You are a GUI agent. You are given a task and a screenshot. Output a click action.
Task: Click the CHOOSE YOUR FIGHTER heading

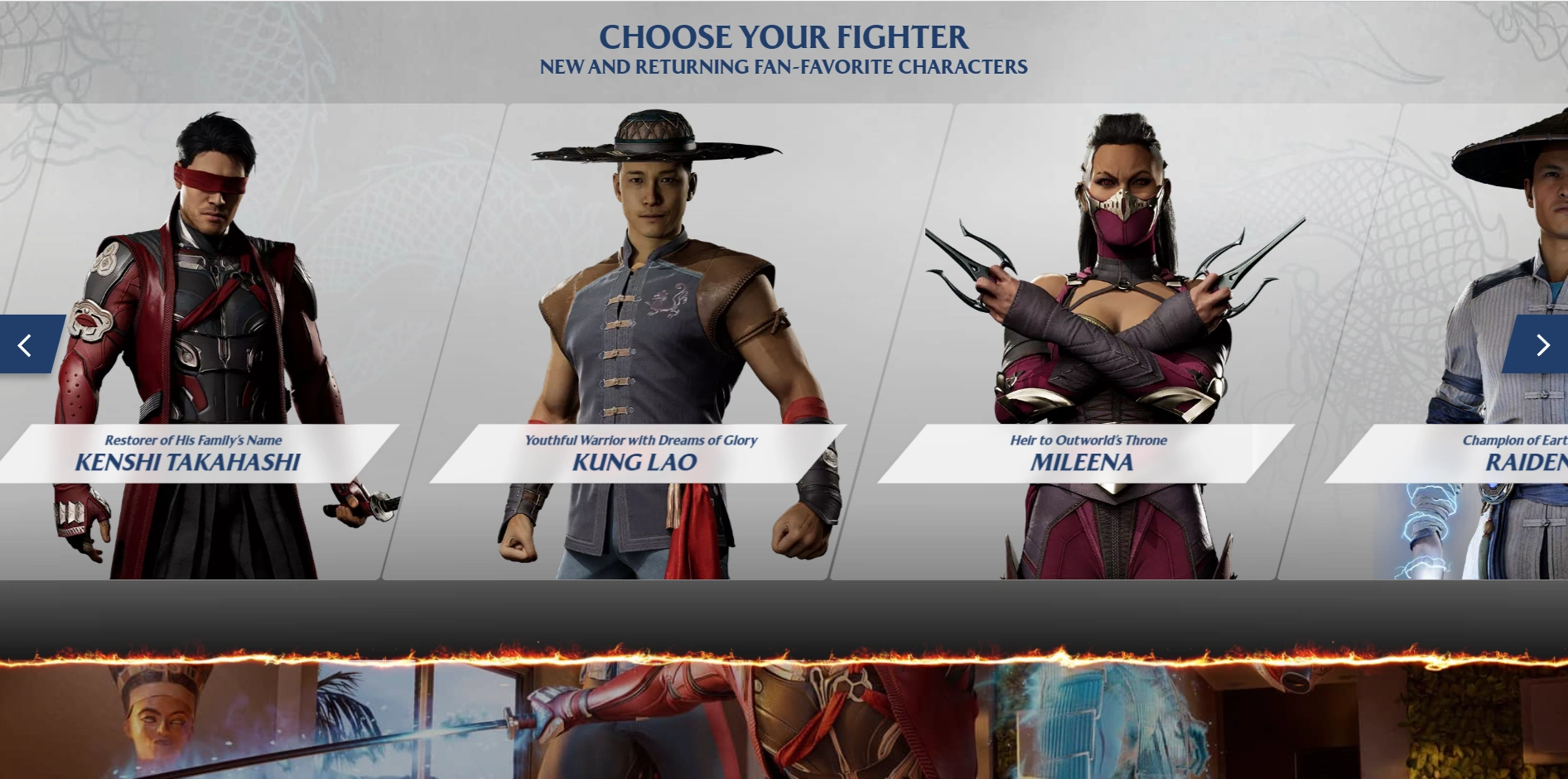[x=782, y=36]
